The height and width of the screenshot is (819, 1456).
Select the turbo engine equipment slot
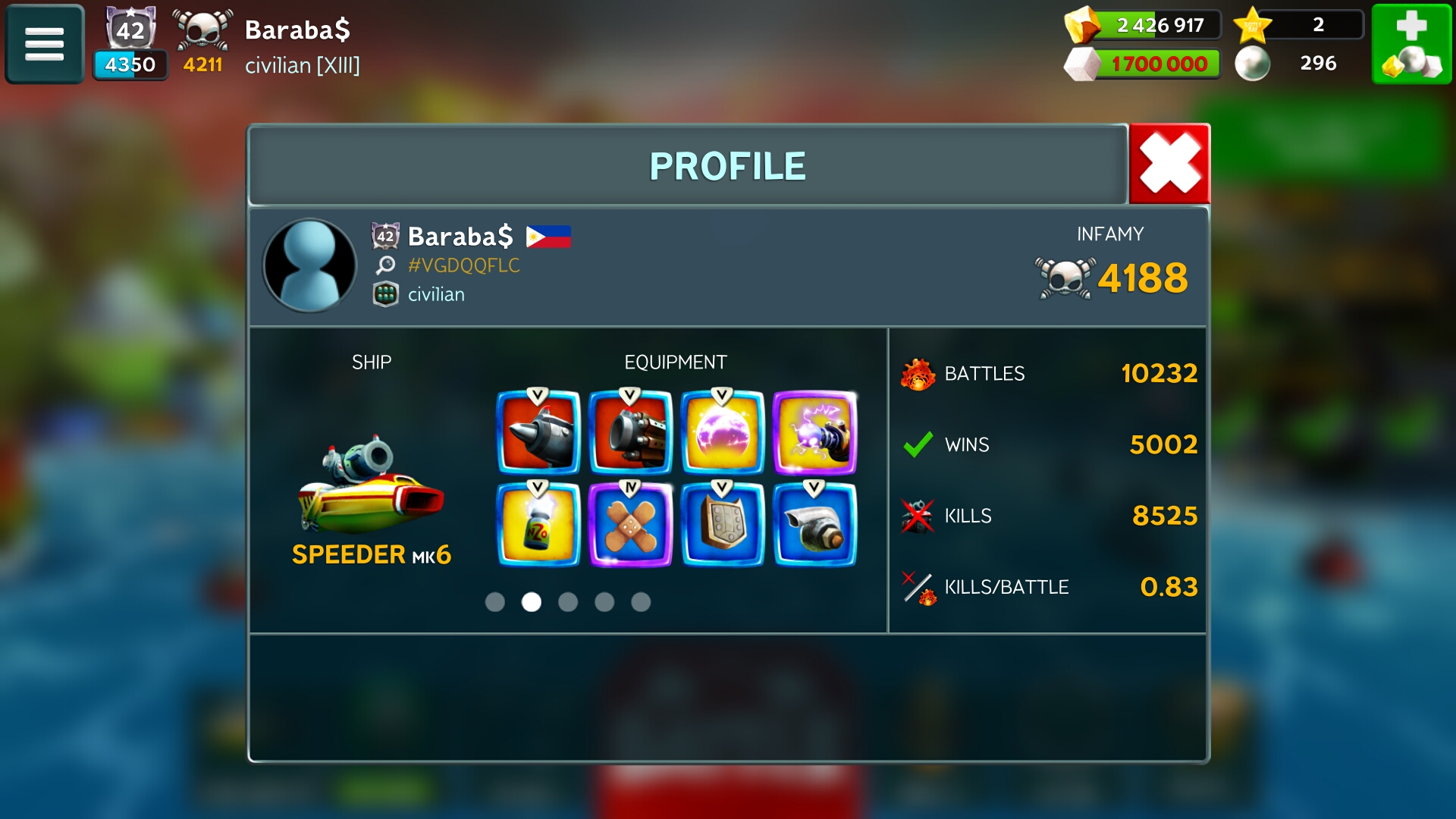click(x=814, y=525)
